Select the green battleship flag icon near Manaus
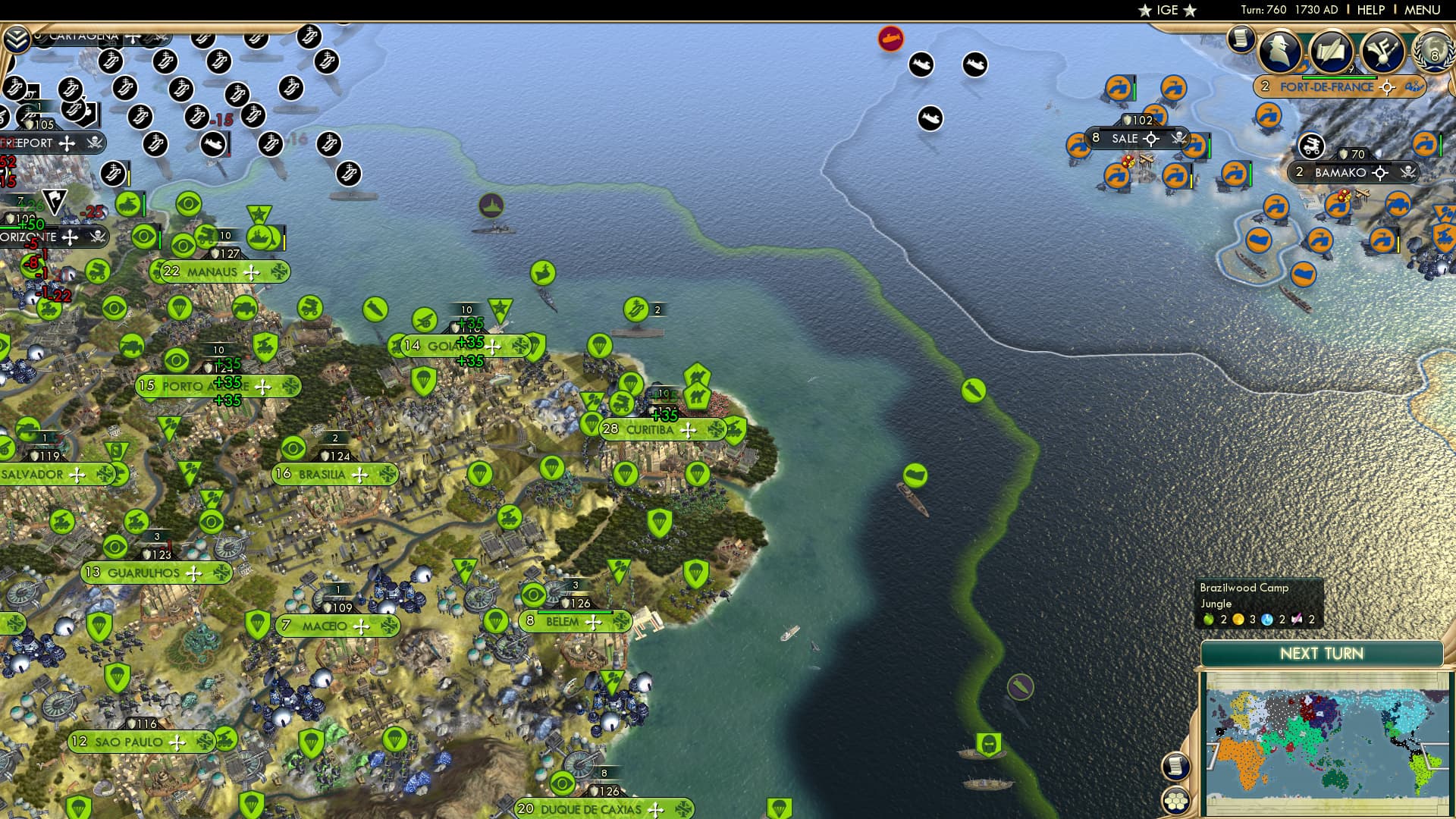The image size is (1456, 819). click(x=259, y=238)
